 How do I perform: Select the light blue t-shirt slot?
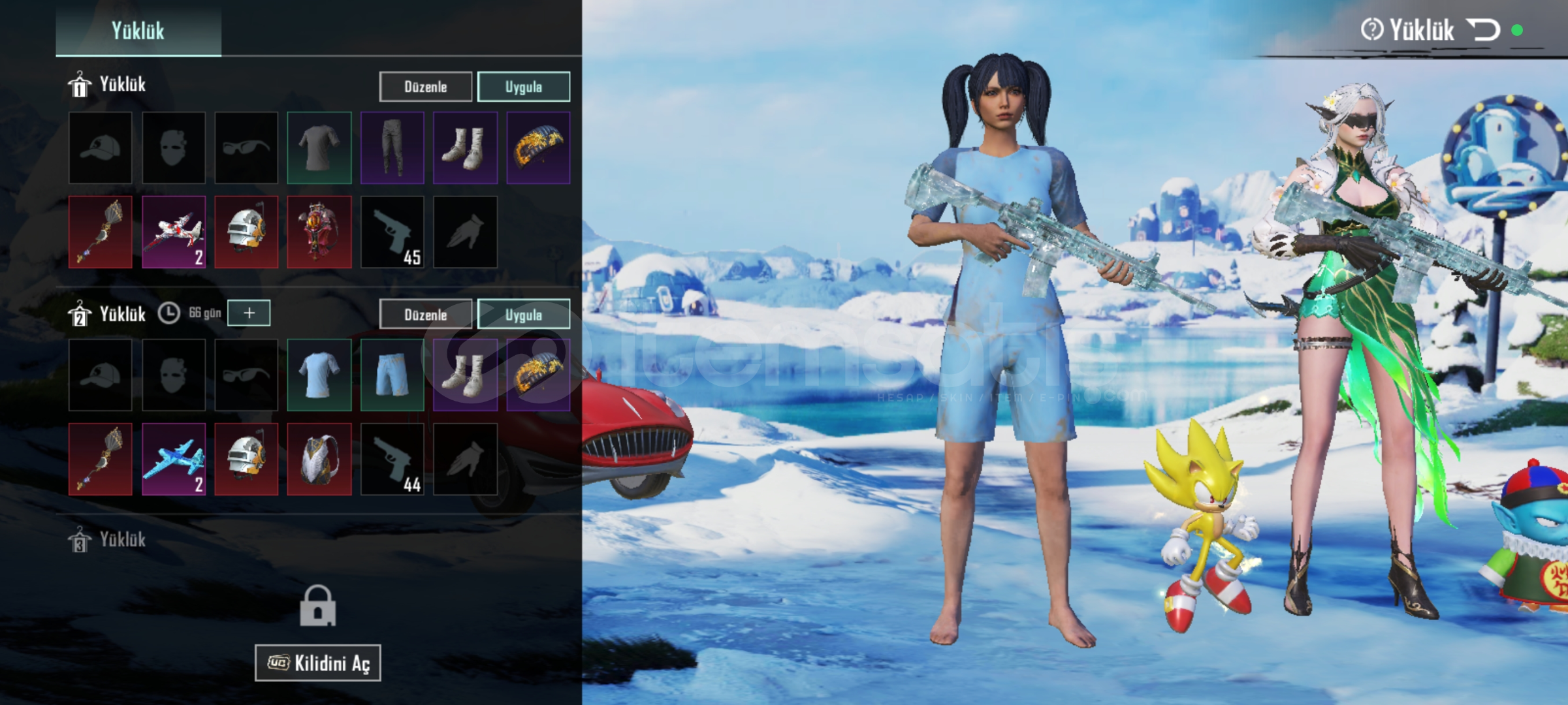[319, 375]
